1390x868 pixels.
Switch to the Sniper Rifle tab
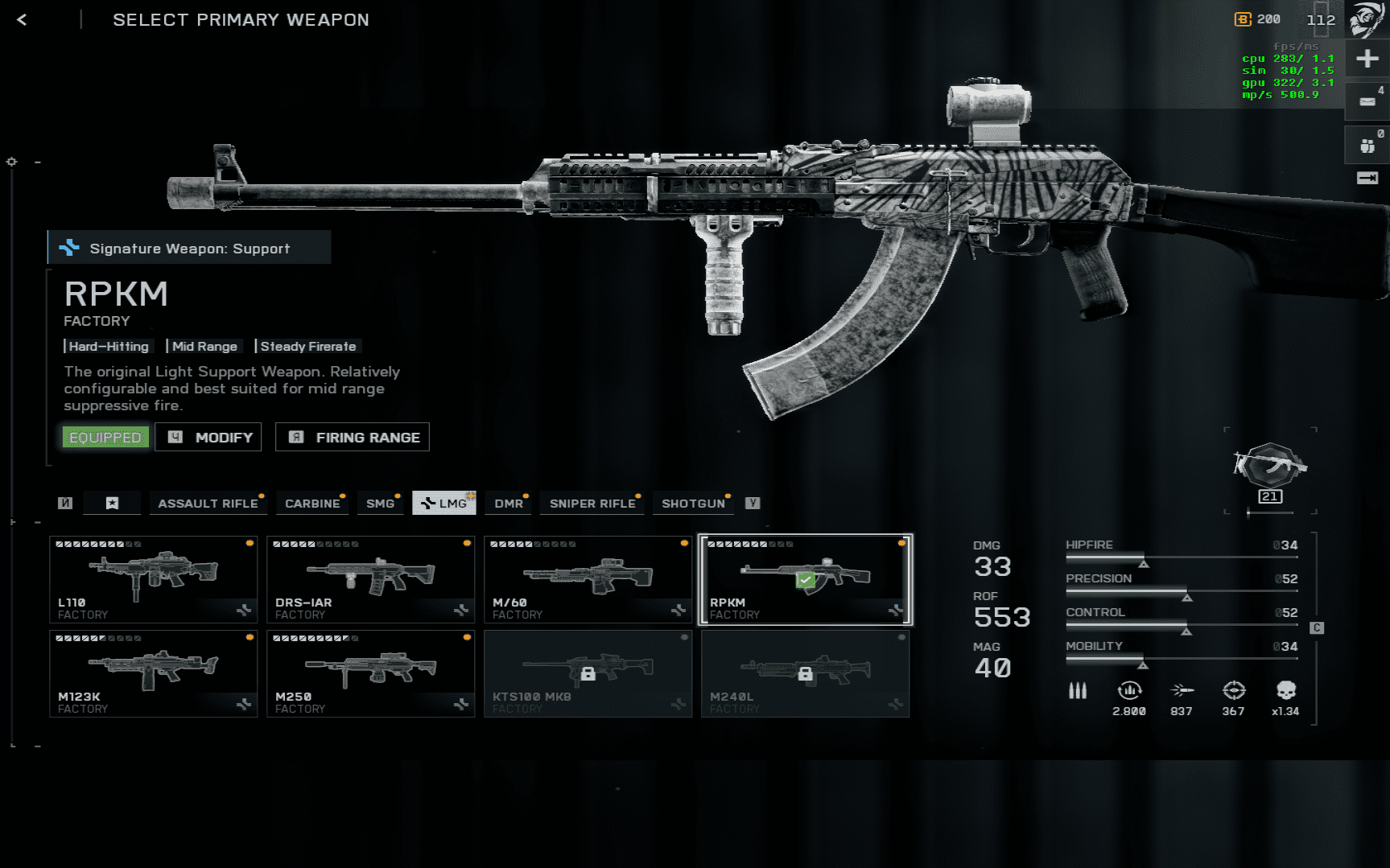[592, 504]
